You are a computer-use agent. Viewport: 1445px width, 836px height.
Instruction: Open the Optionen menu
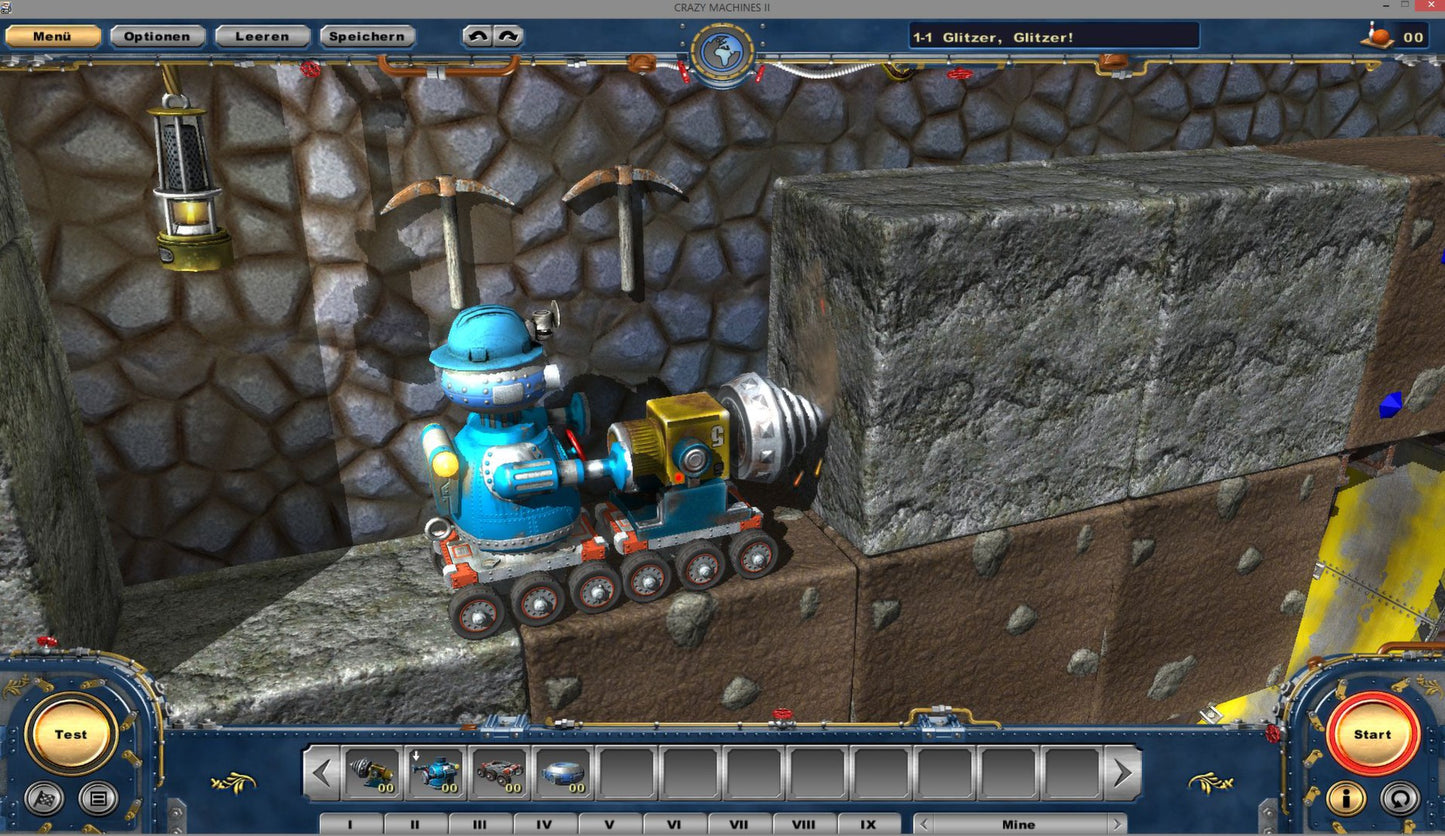point(157,36)
